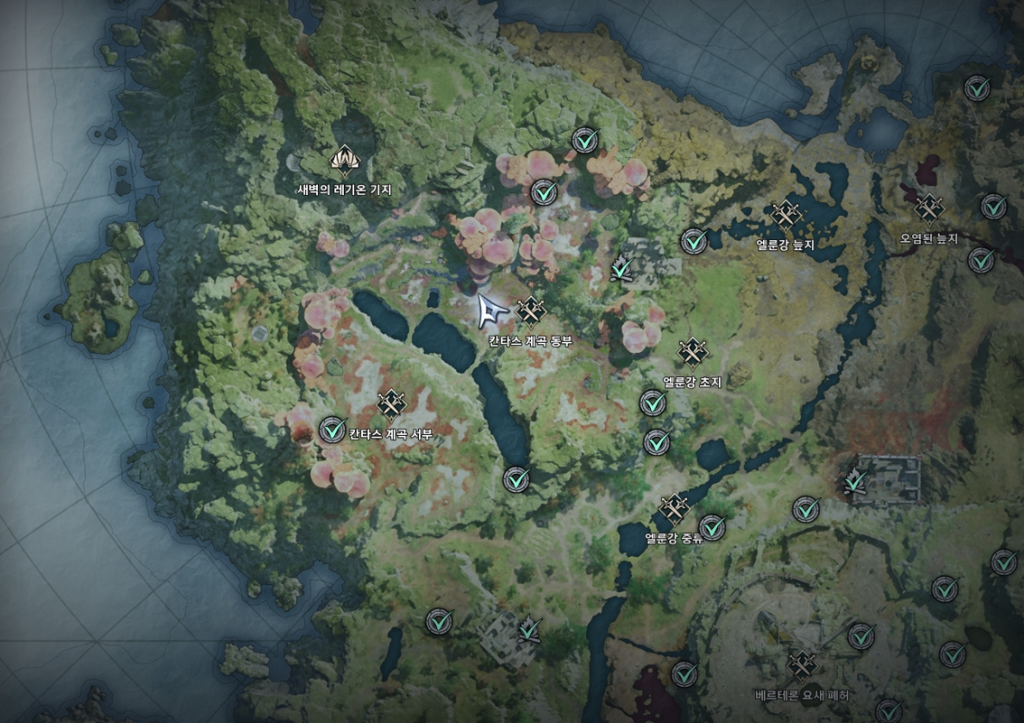This screenshot has height=723, width=1024.
Task: Click the checkmark marker left of 칸타스 계곡 서부
Action: pyautogui.click(x=332, y=430)
